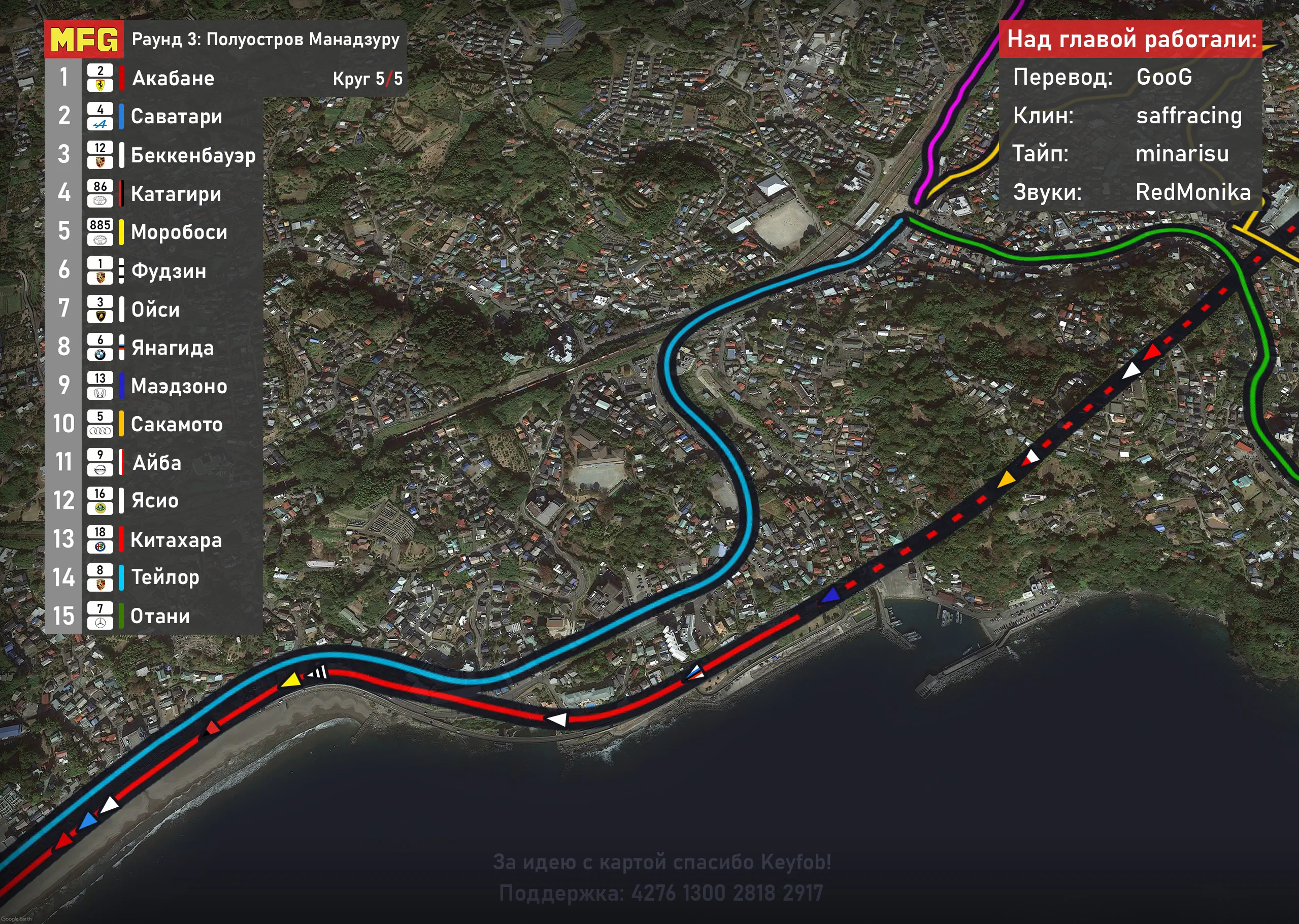The width and height of the screenshot is (1299, 924).
Task: Select Отани in last place
Action: click(x=160, y=616)
